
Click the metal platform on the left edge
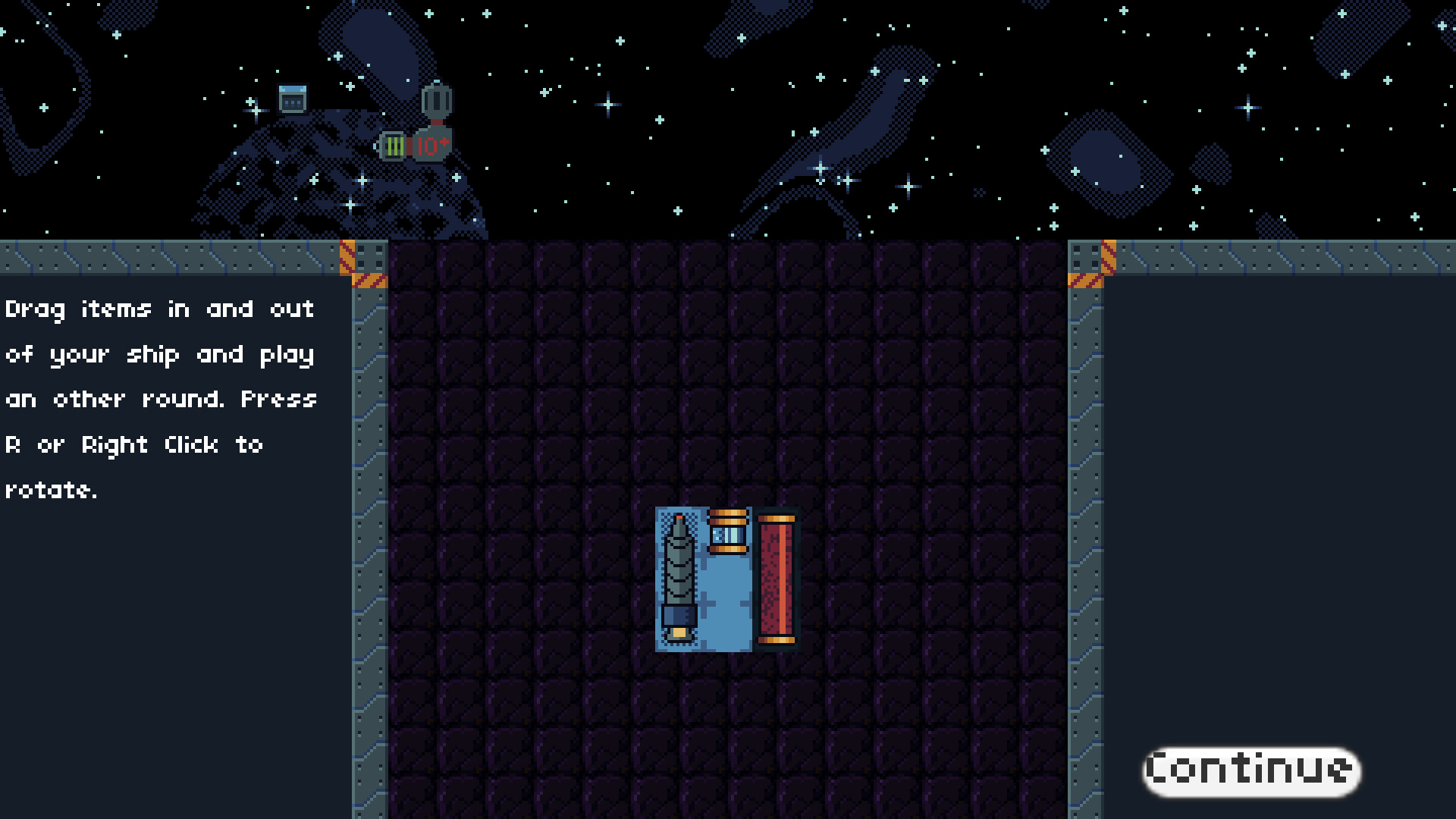click(152, 258)
